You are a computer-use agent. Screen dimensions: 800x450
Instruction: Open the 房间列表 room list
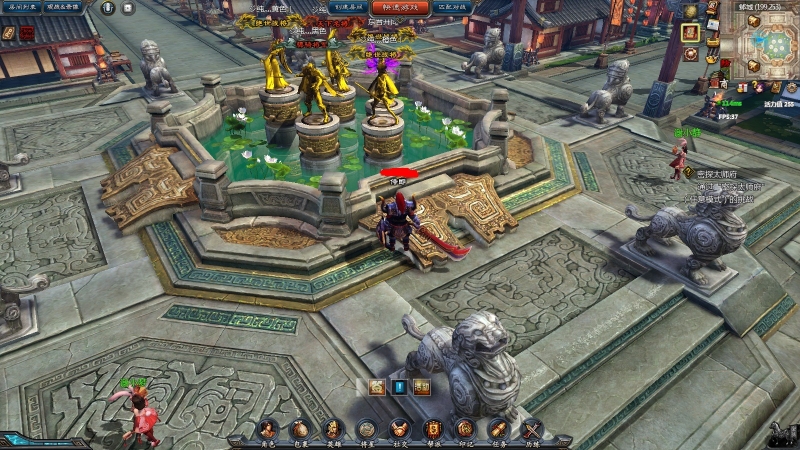pyautogui.click(x=24, y=7)
